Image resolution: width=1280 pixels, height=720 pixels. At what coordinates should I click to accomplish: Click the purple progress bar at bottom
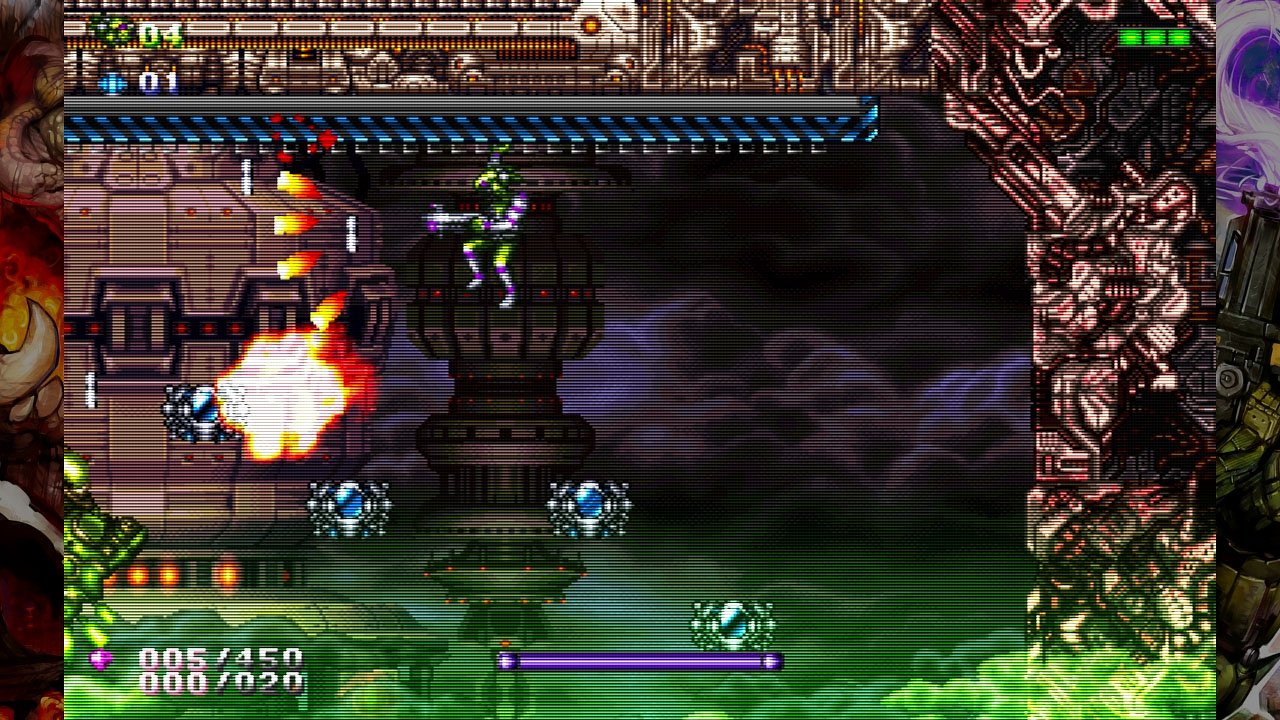pos(640,662)
